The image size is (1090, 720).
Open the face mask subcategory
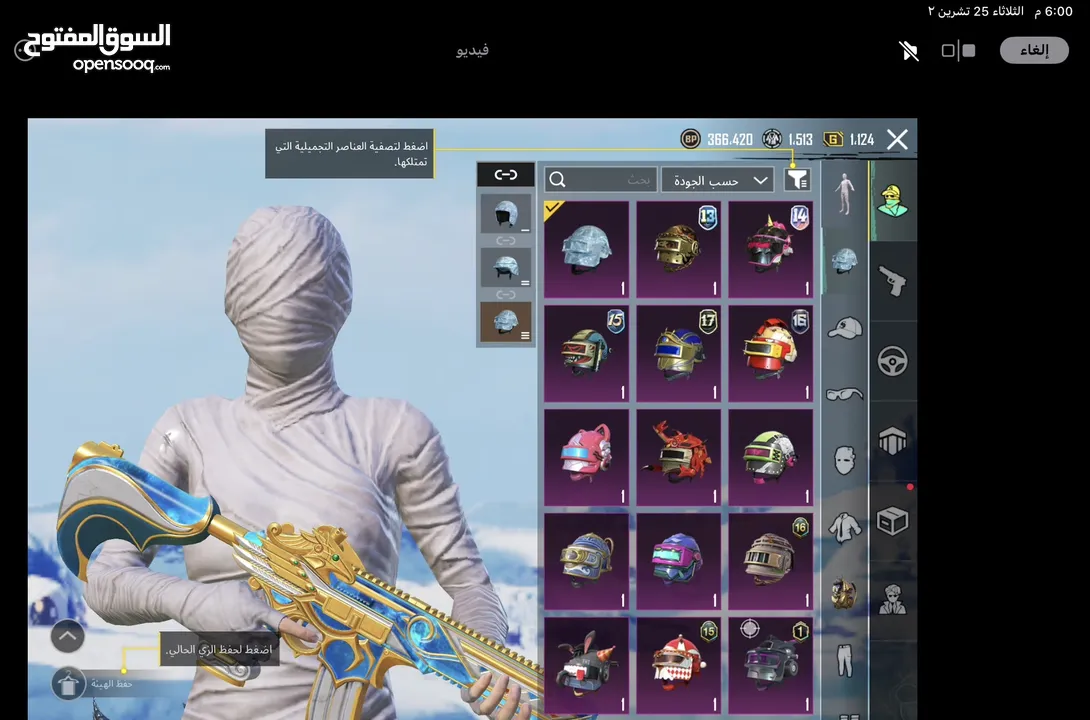pyautogui.click(x=845, y=460)
